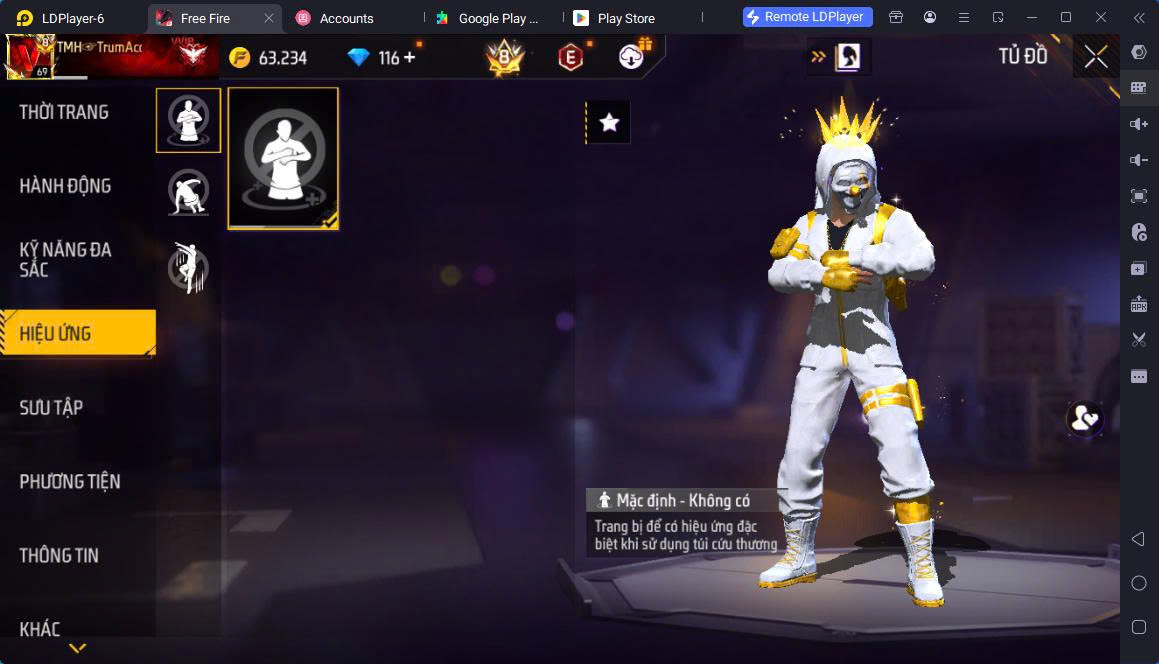Screen dimensions: 1159x664
Task: Open the character portrait switch button
Action: (x=848, y=57)
